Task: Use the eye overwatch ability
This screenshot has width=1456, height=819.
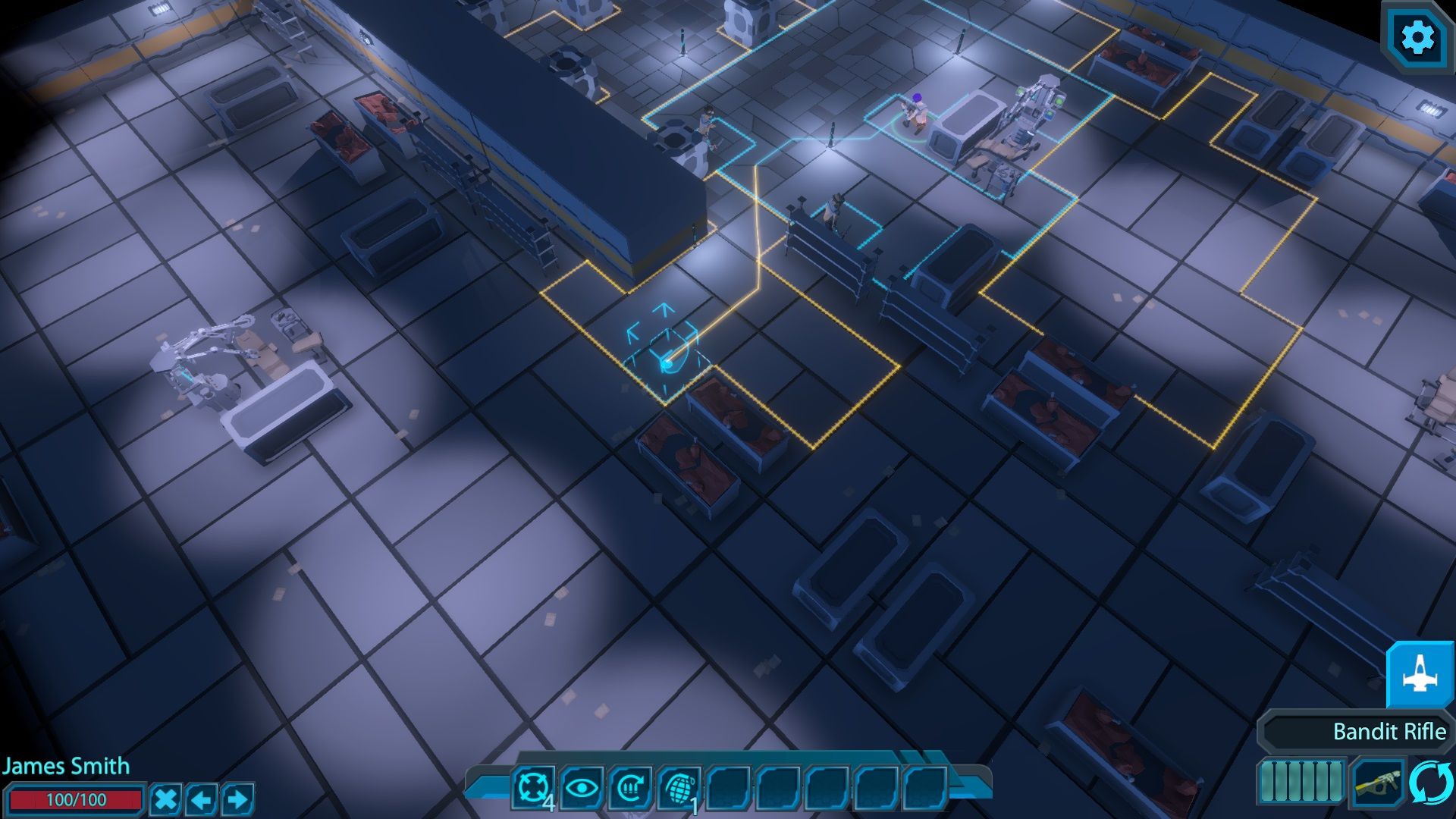Action: point(581,787)
